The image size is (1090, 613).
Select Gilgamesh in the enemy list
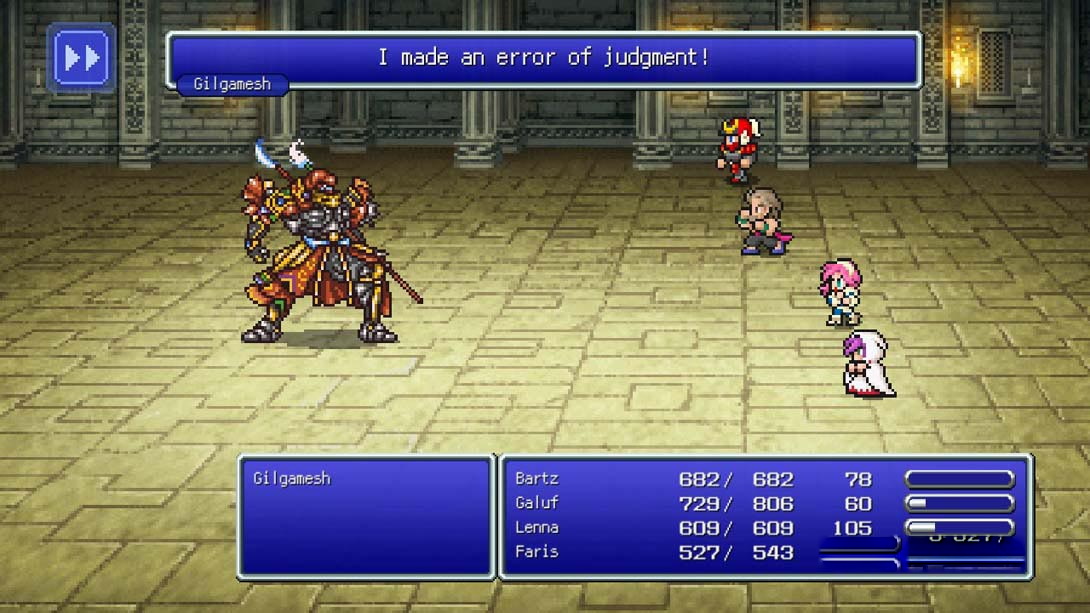tap(292, 479)
